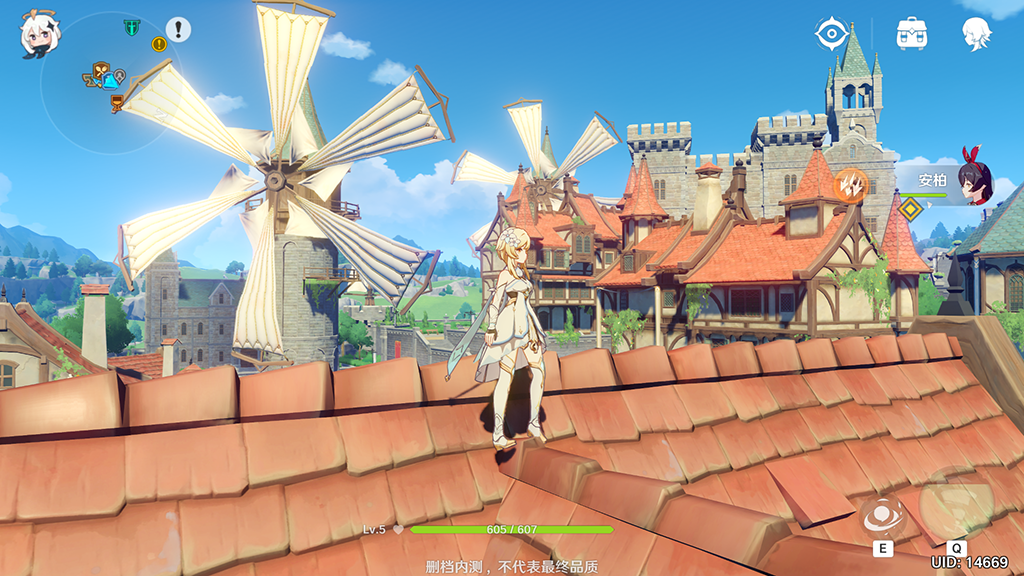Open the circular minimap

110,83
